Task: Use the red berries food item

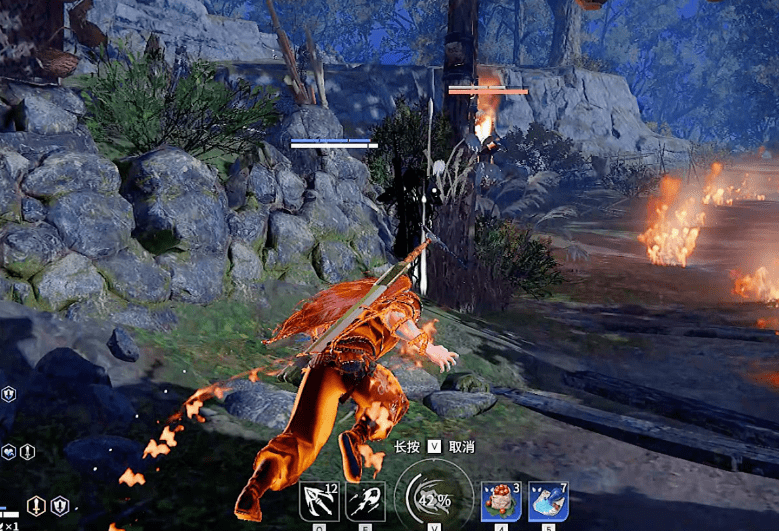Action: pos(498,500)
